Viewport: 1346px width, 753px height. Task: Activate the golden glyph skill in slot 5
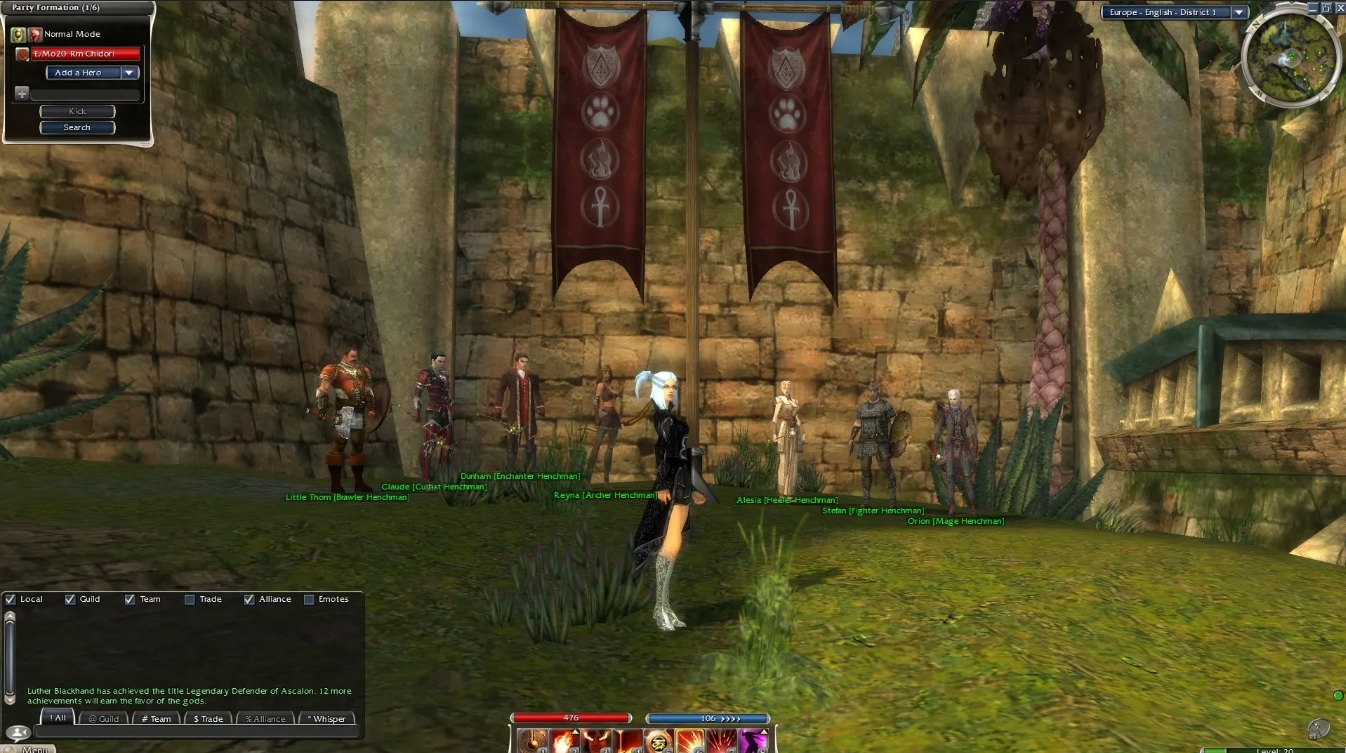pos(658,740)
